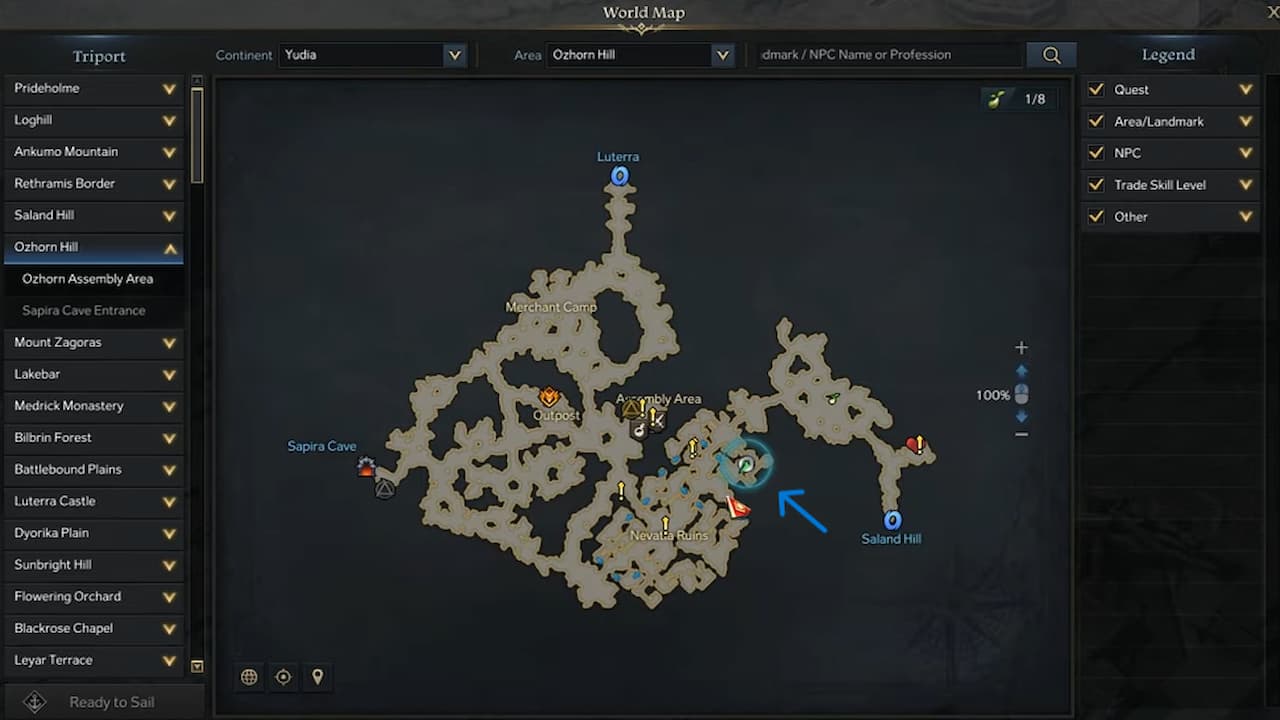Disable the Quest legend checkbox

[1097, 89]
